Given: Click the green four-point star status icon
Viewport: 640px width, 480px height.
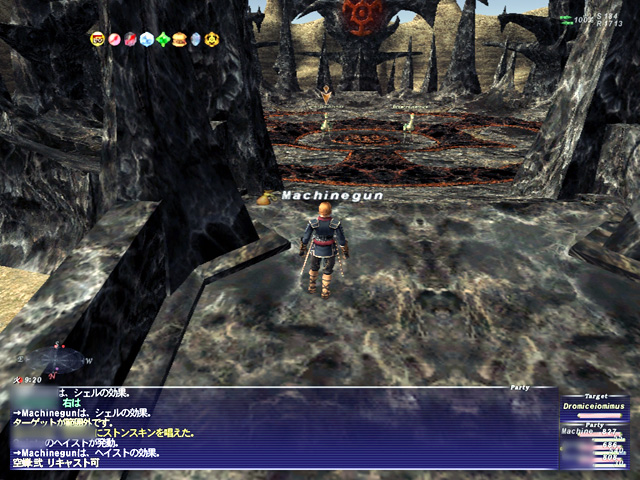Looking at the screenshot, I should tap(163, 39).
